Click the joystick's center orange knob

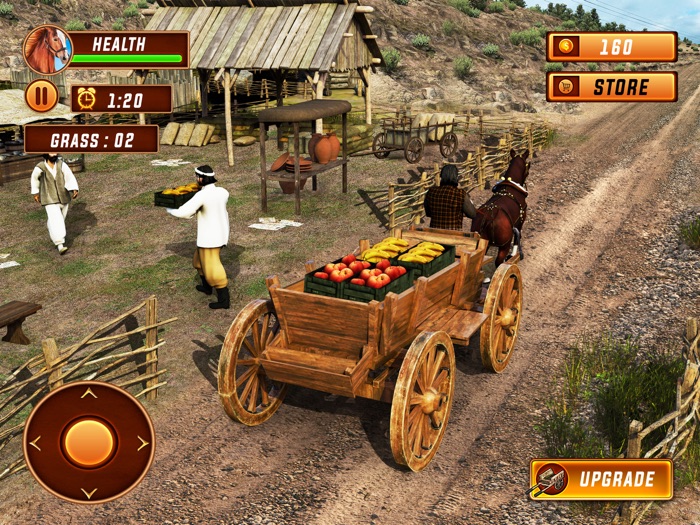(89, 442)
